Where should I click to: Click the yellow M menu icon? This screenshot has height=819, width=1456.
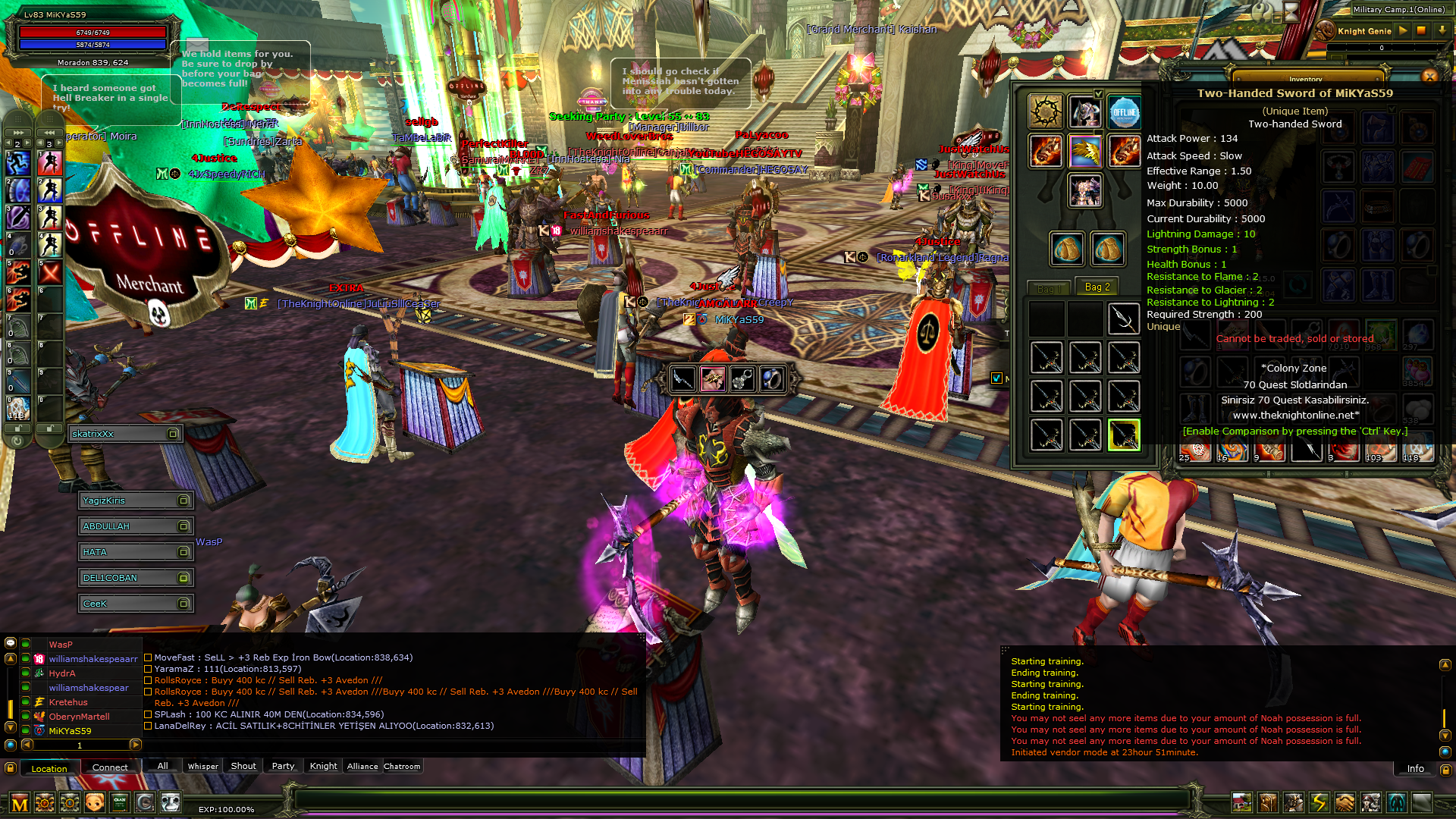[20, 803]
